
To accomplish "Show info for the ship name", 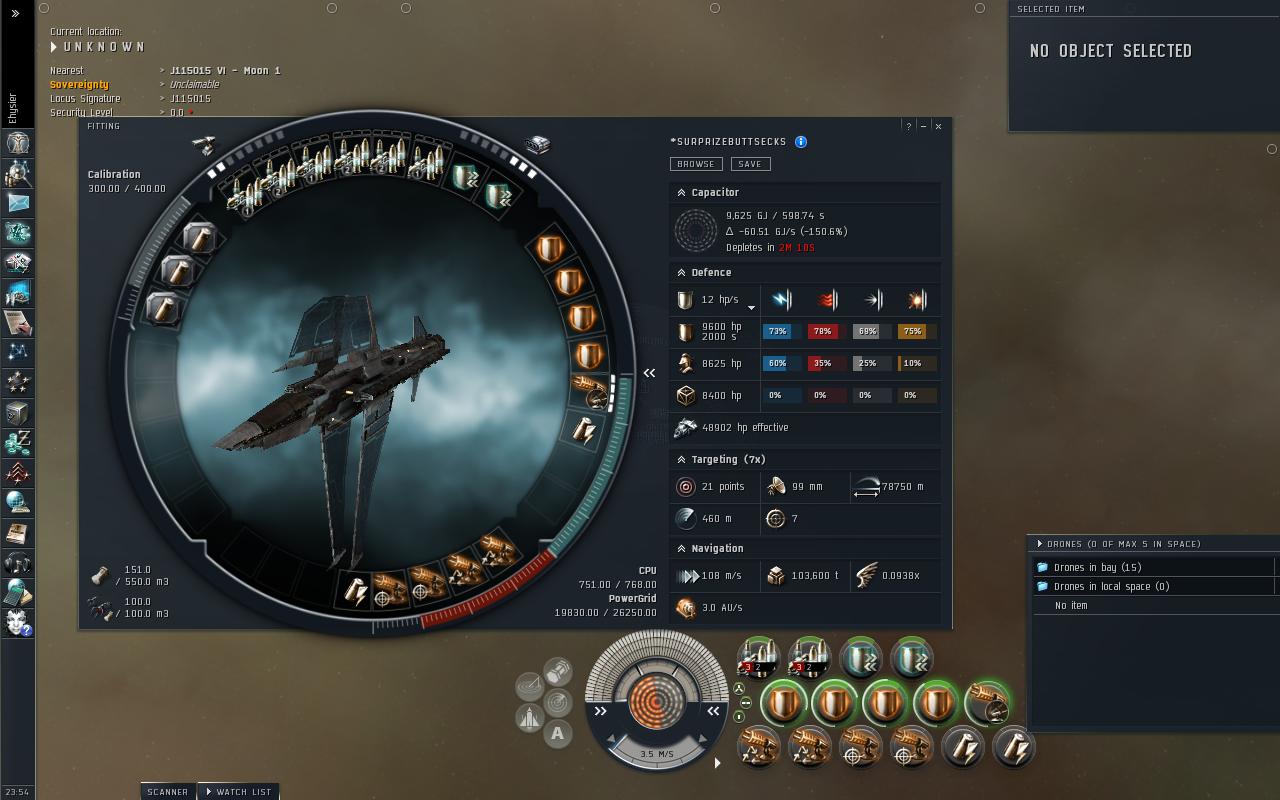I will tap(801, 142).
